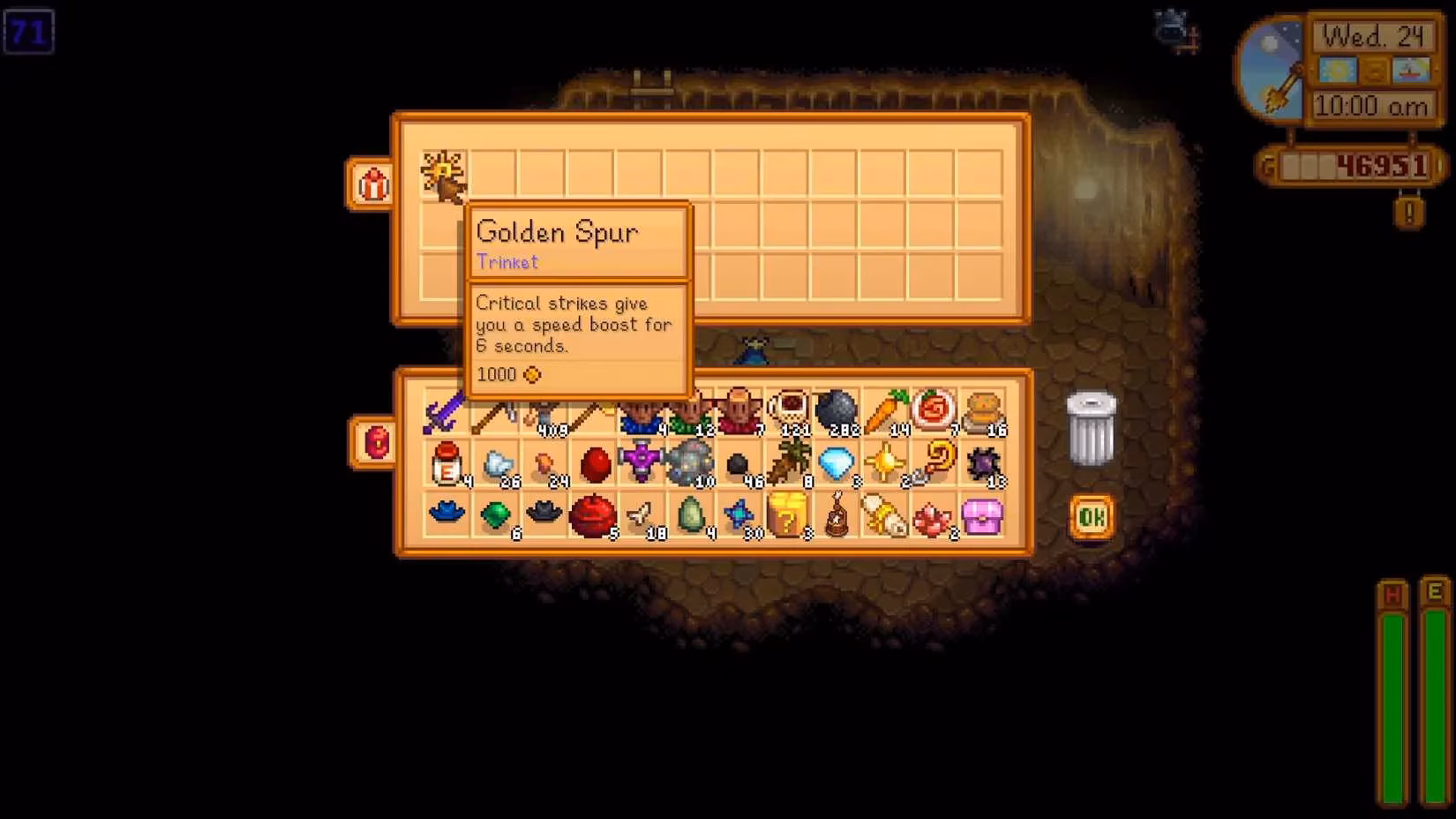Select the Galaxy Sword in the toolbar
Viewport: 1456px width, 819px height.
446,408
